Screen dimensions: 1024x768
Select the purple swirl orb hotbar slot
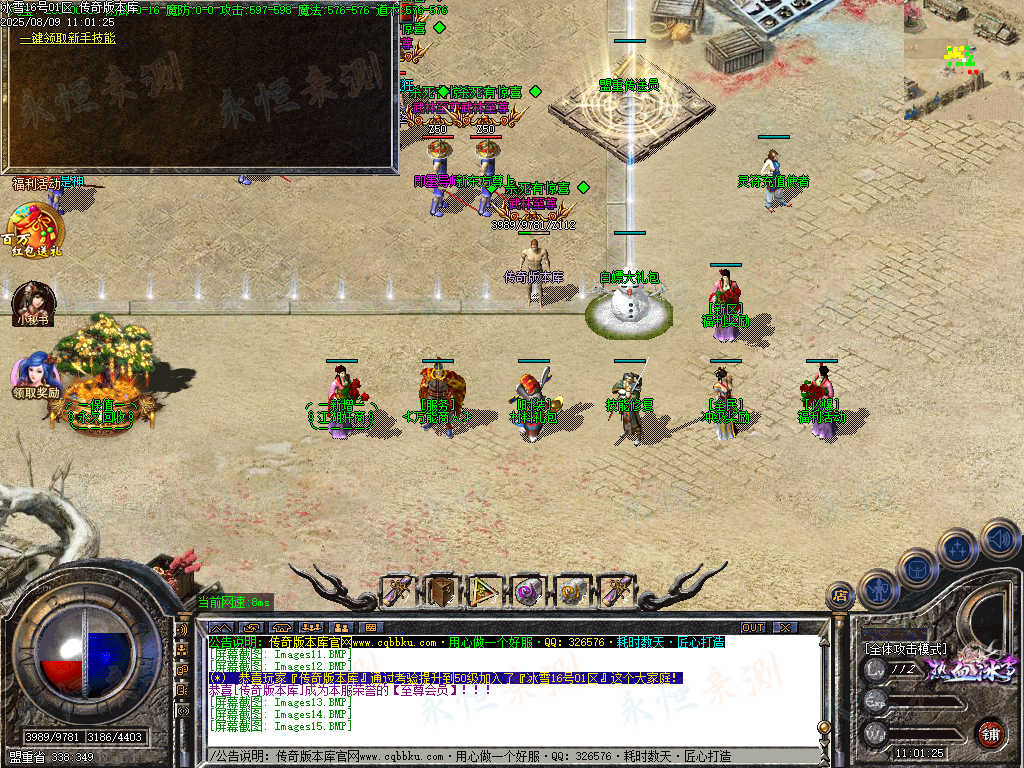tap(527, 591)
